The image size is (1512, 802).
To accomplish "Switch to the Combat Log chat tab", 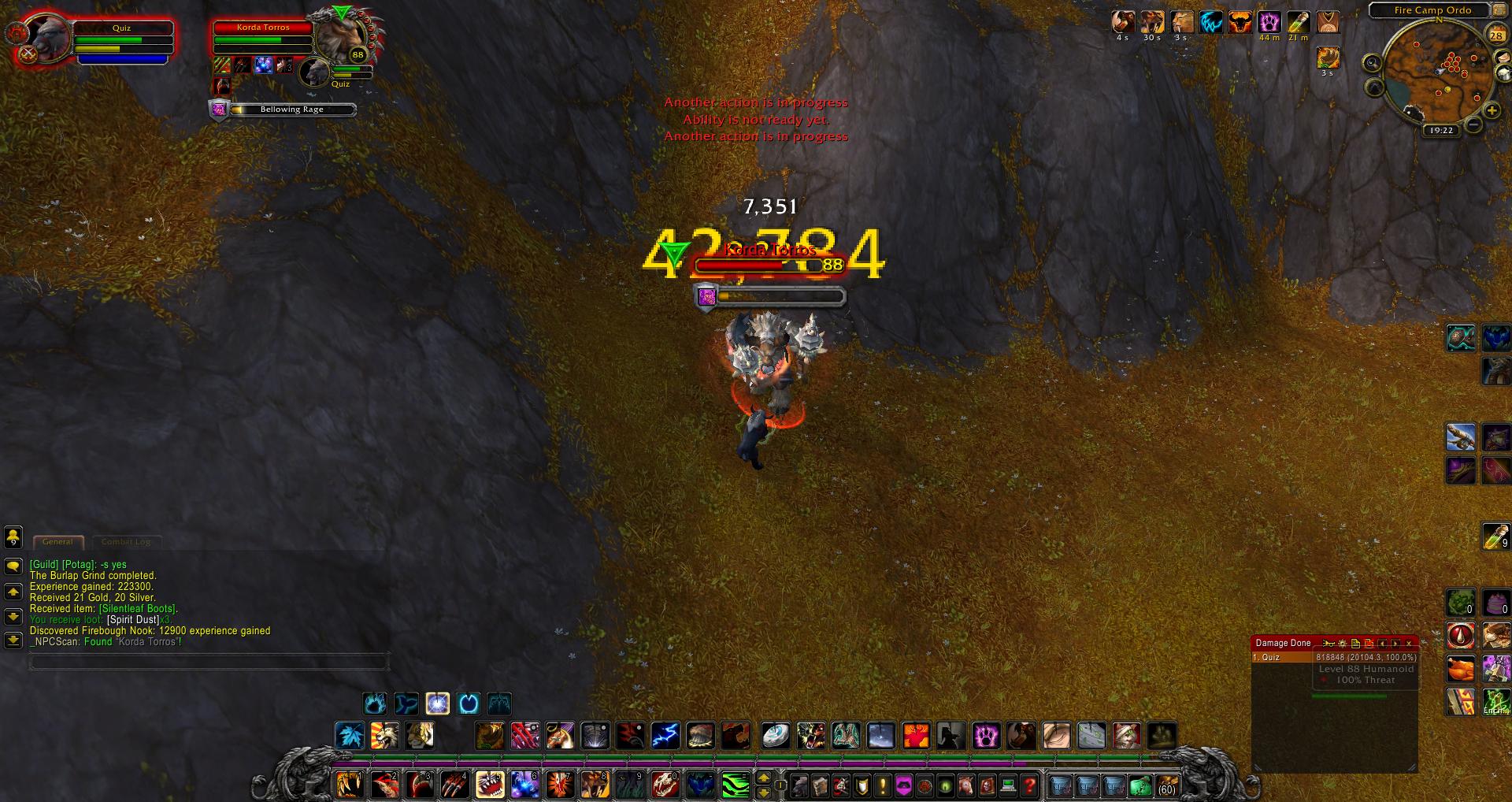I will click(125, 542).
